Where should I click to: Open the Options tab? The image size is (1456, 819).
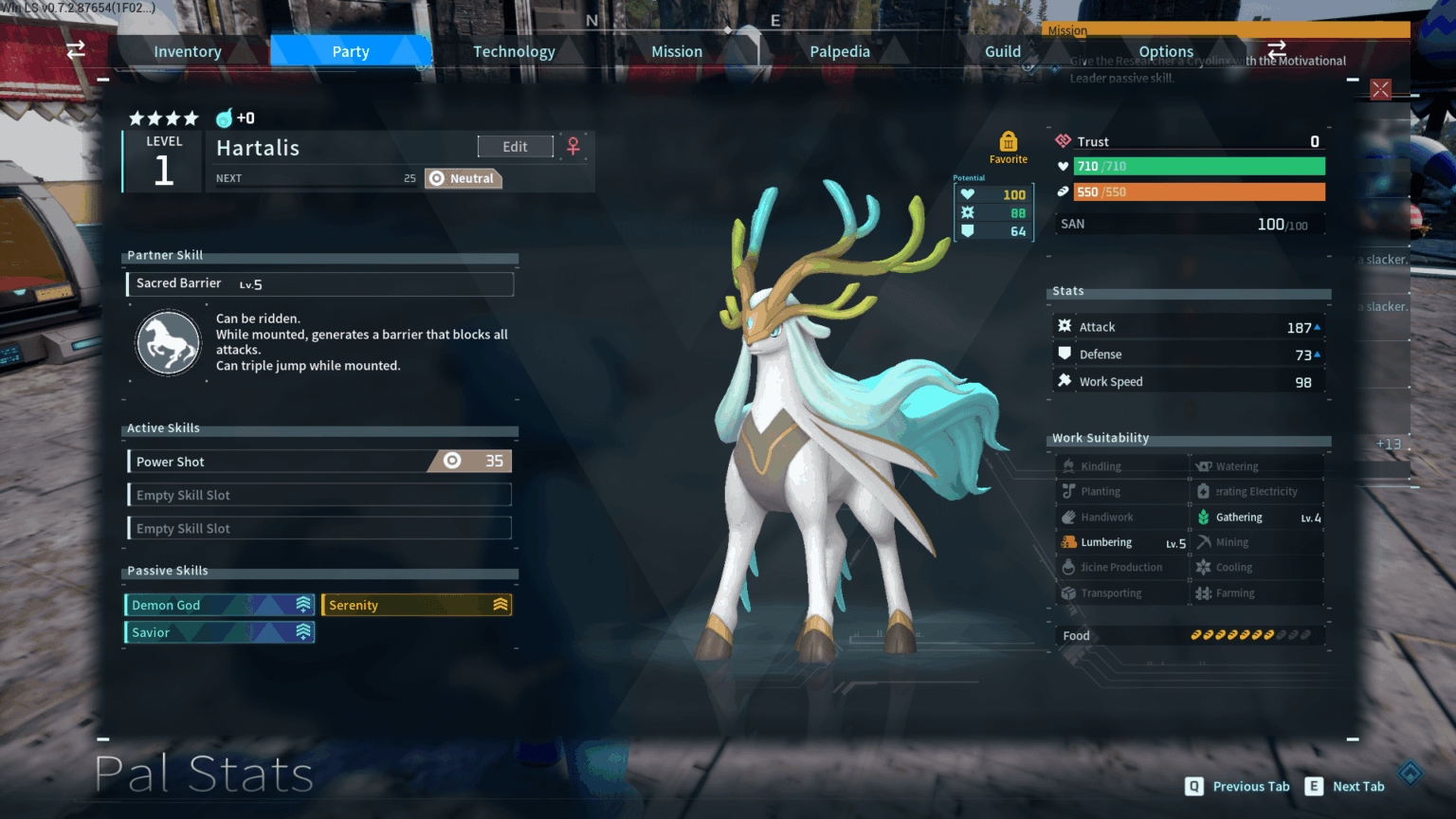point(1166,51)
